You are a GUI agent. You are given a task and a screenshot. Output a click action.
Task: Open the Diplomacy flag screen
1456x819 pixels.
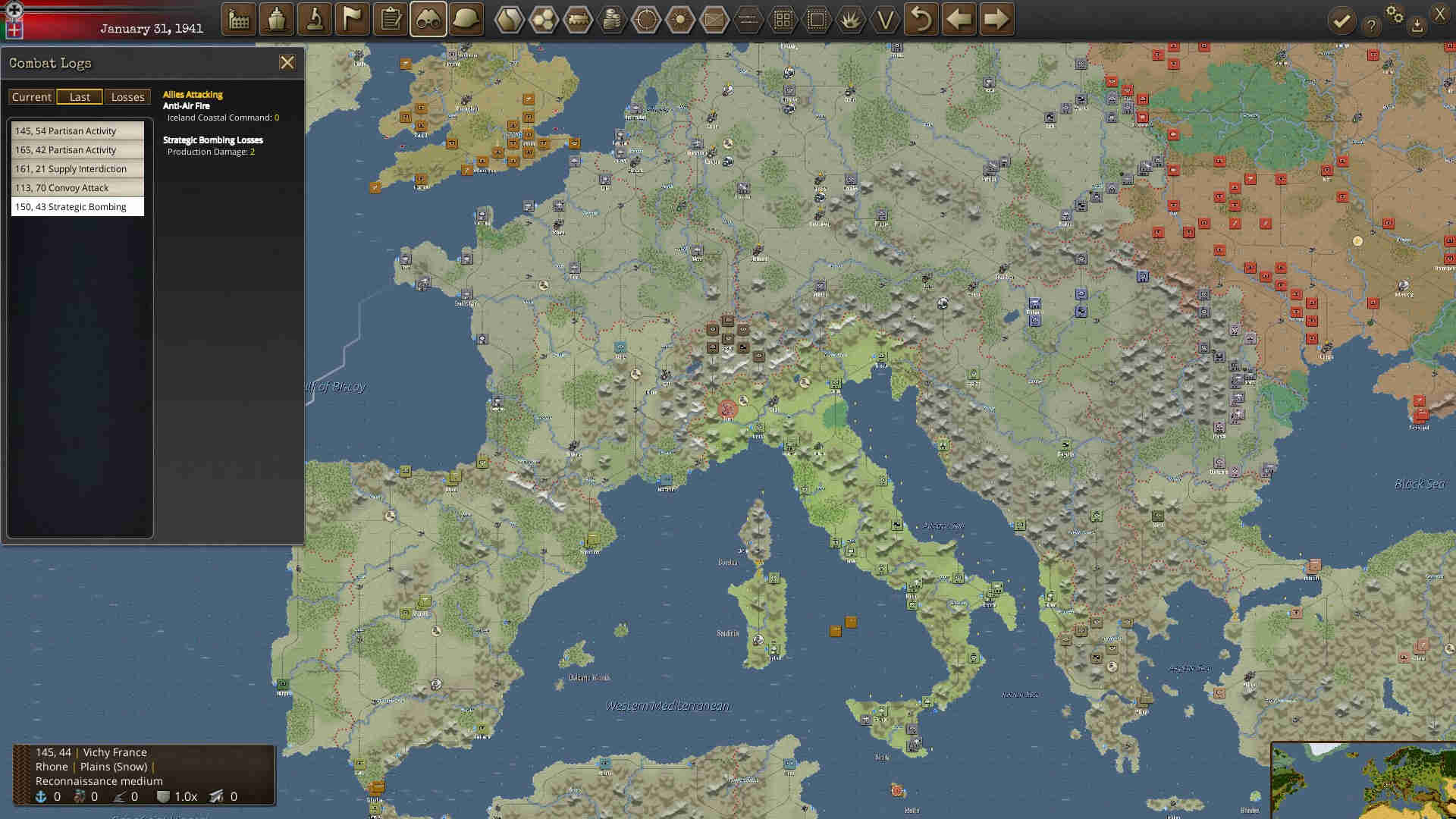[352, 19]
